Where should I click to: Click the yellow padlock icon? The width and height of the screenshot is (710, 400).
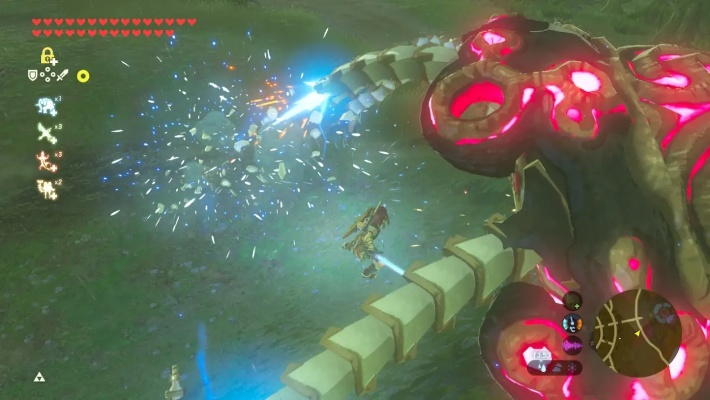click(47, 56)
